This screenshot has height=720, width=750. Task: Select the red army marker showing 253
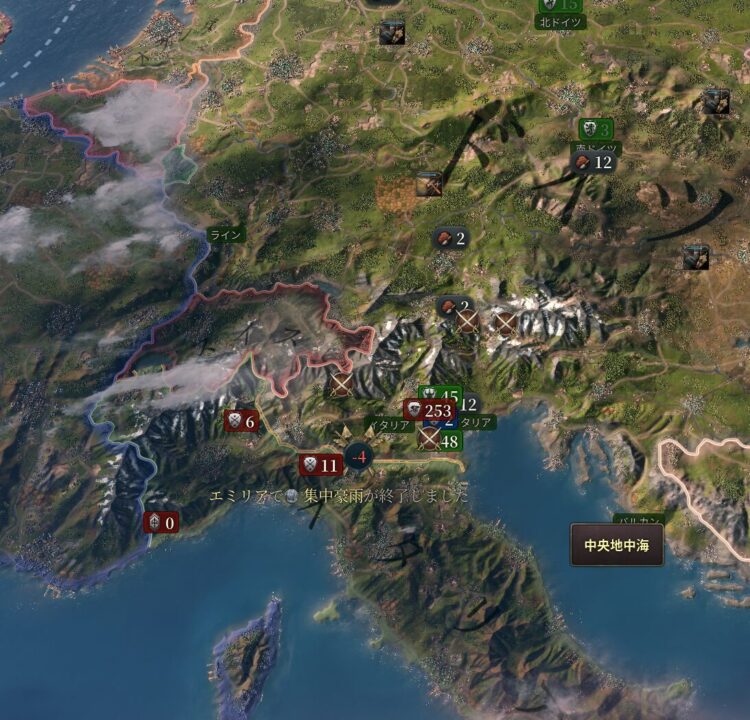(x=430, y=410)
